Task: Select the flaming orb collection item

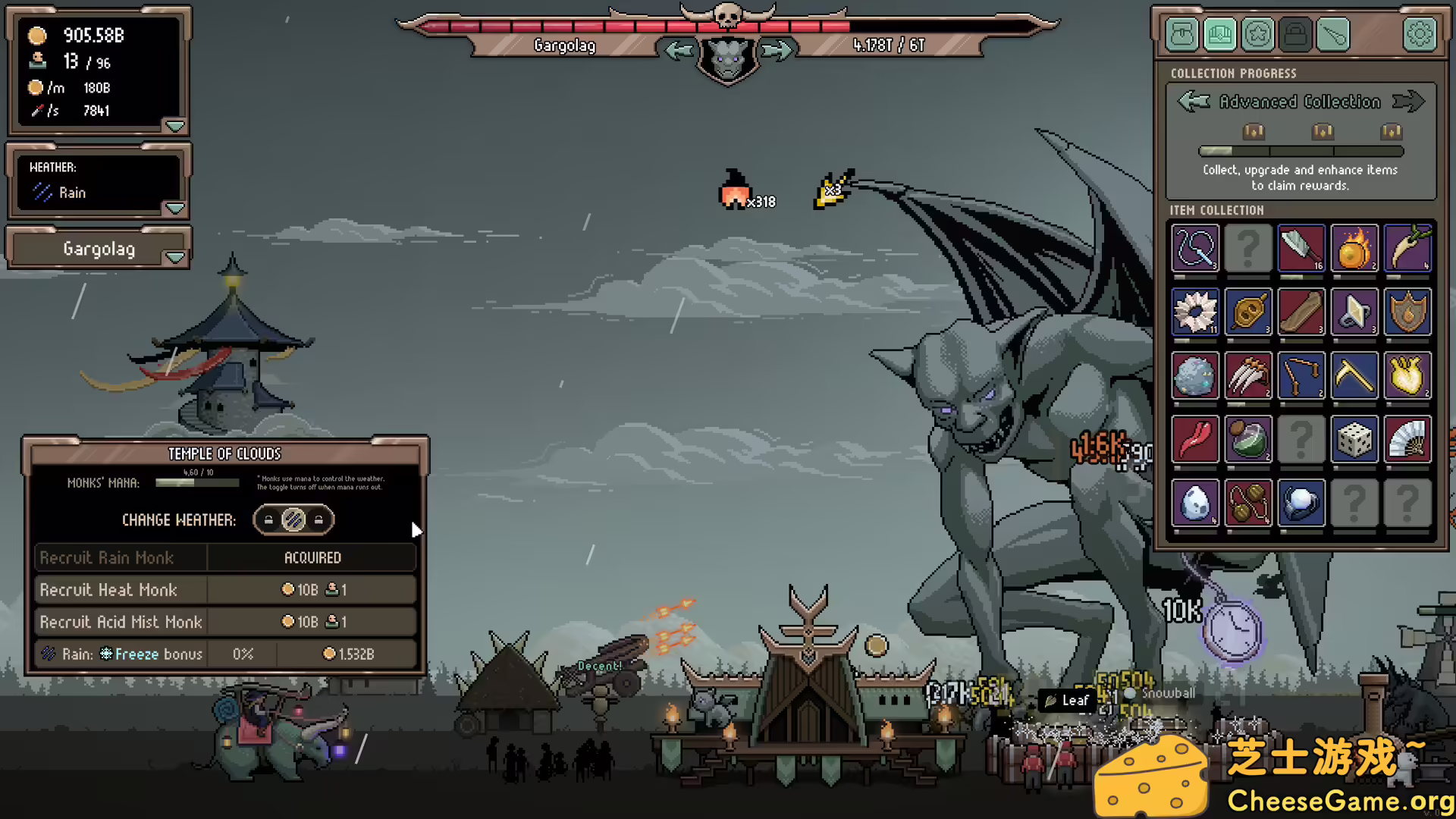Action: [x=1354, y=248]
